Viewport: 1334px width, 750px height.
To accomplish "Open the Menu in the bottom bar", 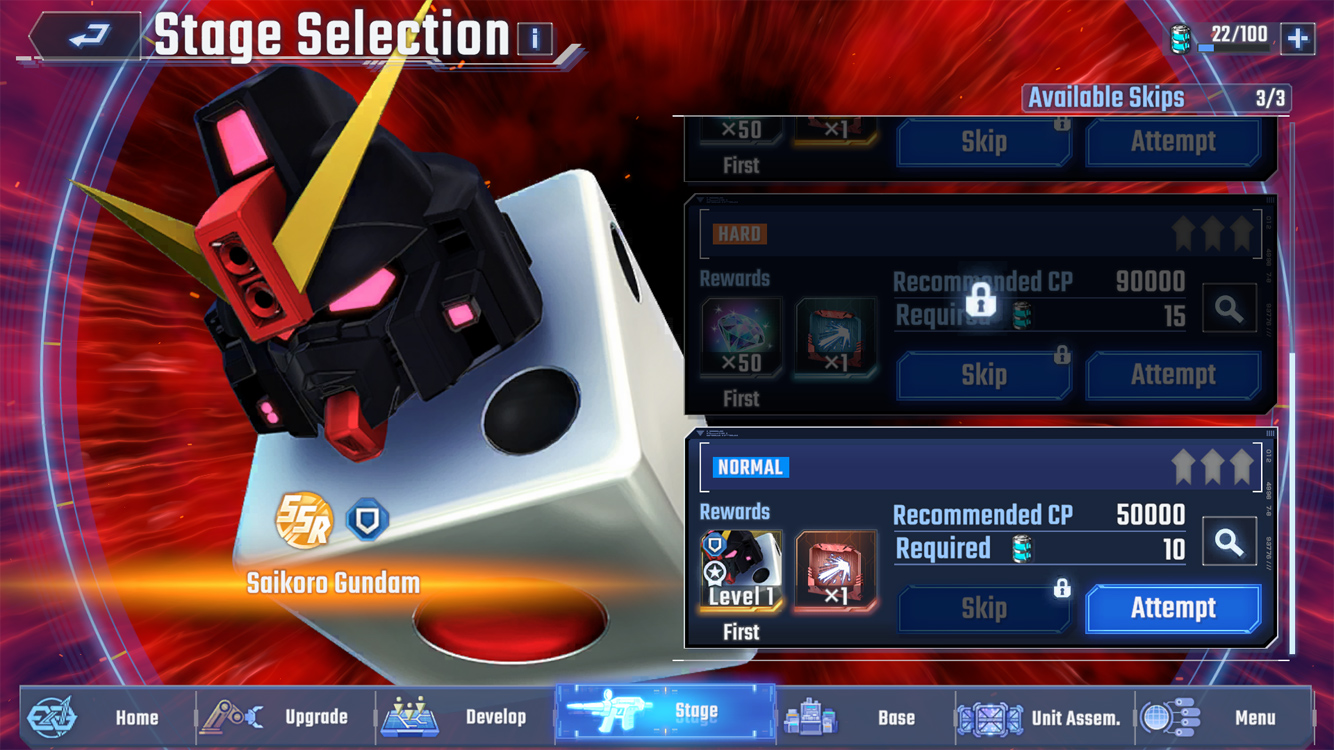I will [1224, 717].
